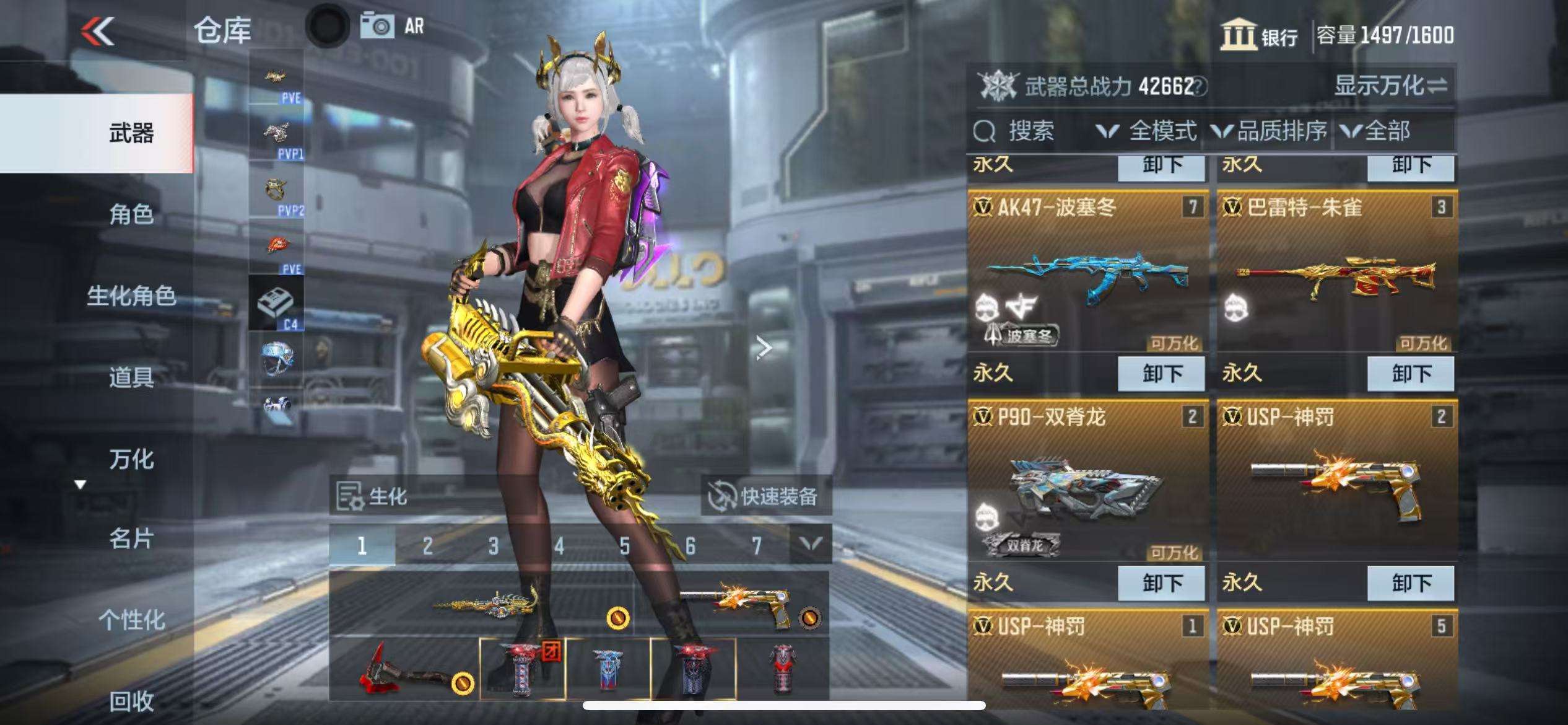
Task: Select the 道具 items tab
Action: 131,377
